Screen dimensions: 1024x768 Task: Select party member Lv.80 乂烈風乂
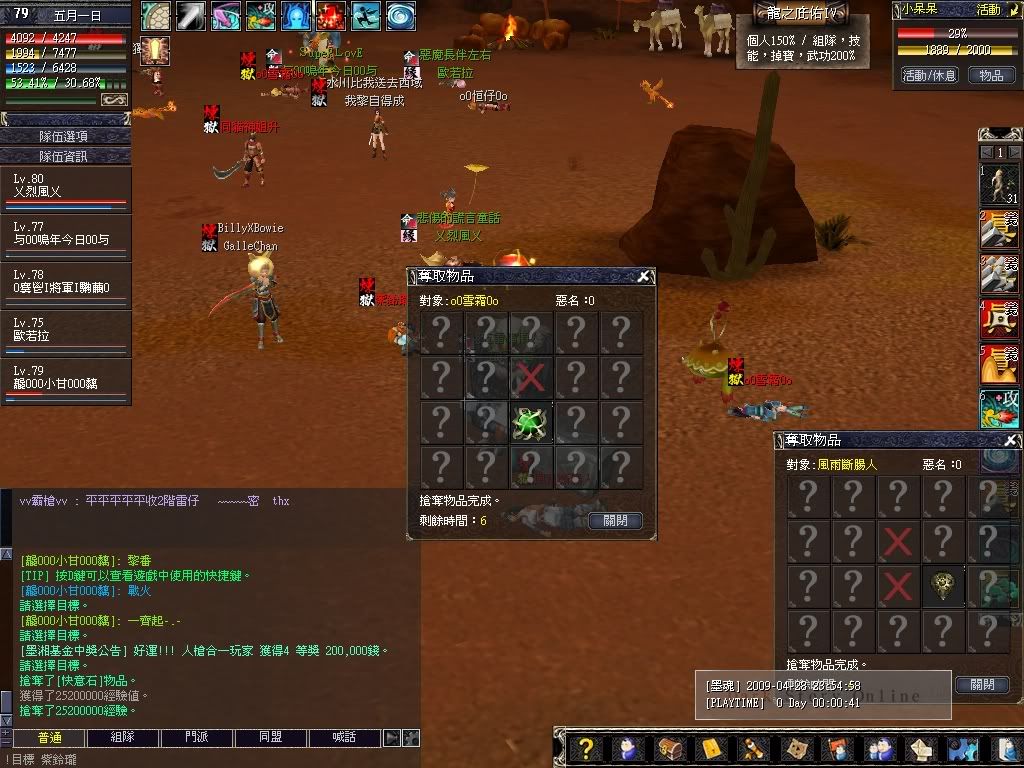click(x=66, y=186)
